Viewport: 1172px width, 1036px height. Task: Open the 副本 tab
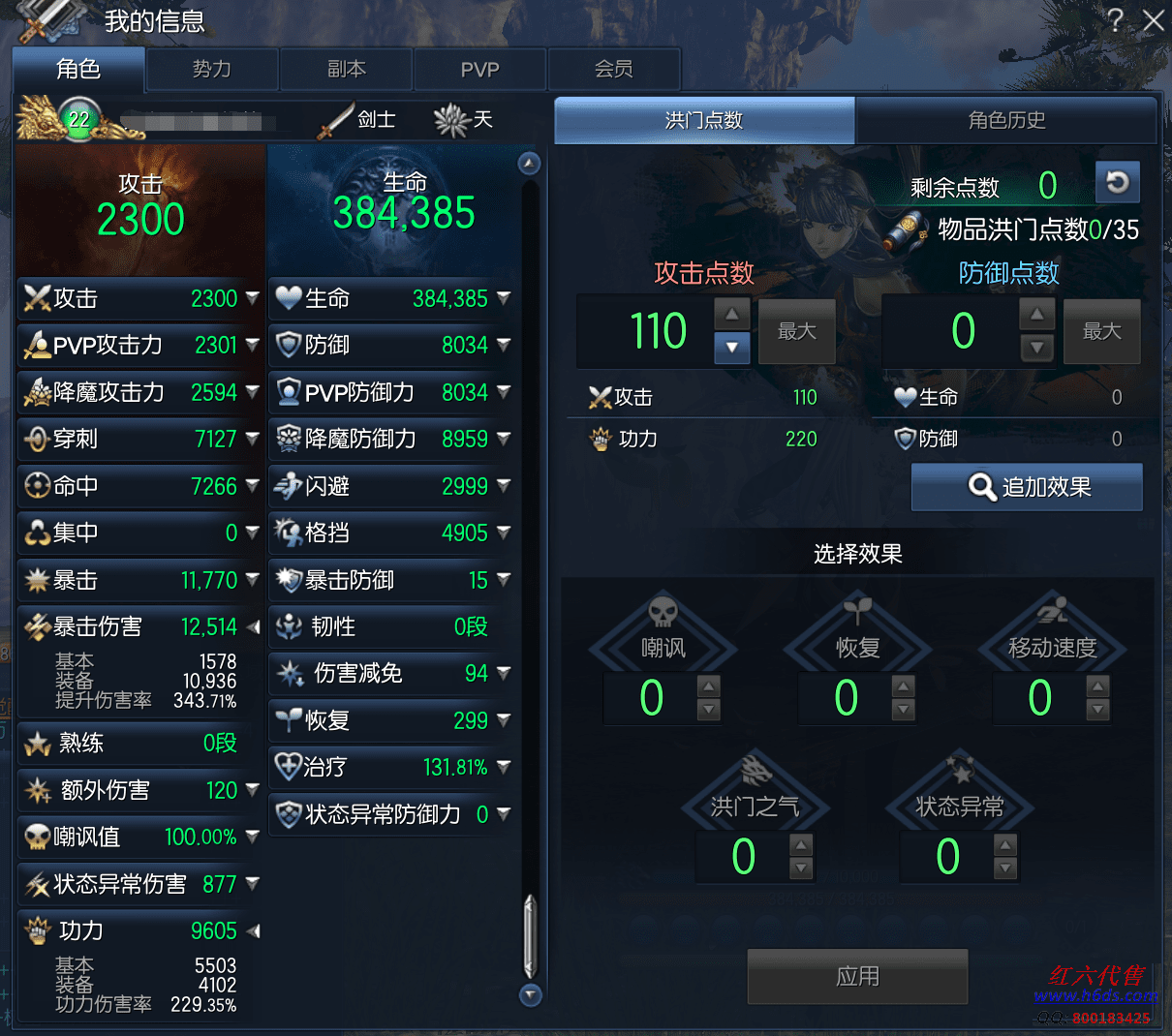(x=346, y=70)
